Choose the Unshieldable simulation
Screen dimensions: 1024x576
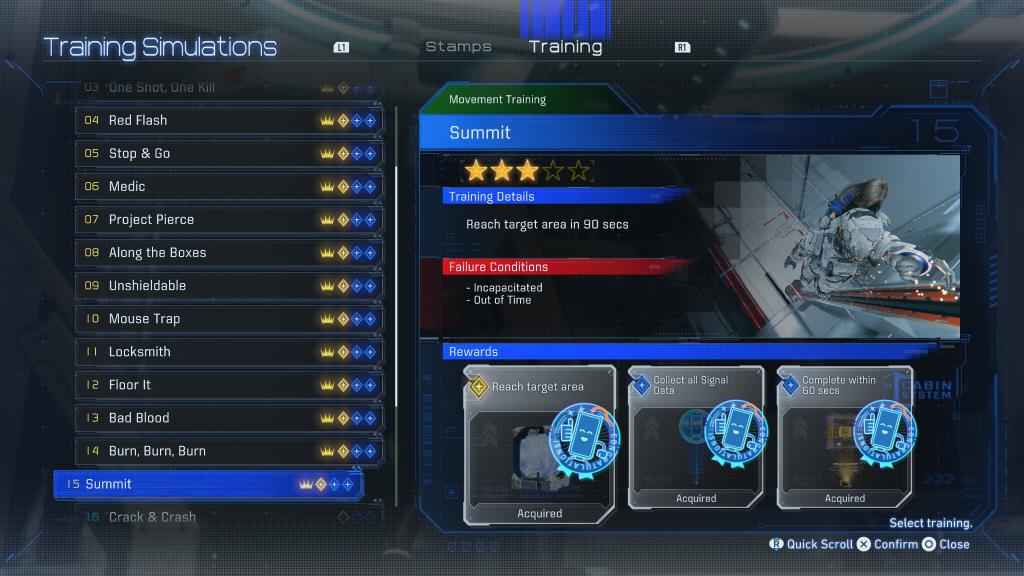tap(229, 285)
